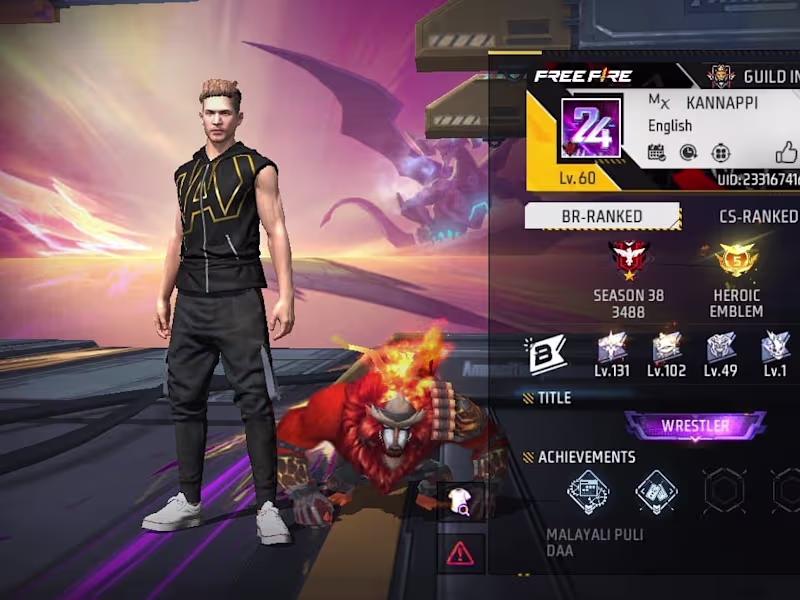The width and height of the screenshot is (800, 600).
Task: Like the profile with the thumbs-up icon
Action: pos(786,153)
